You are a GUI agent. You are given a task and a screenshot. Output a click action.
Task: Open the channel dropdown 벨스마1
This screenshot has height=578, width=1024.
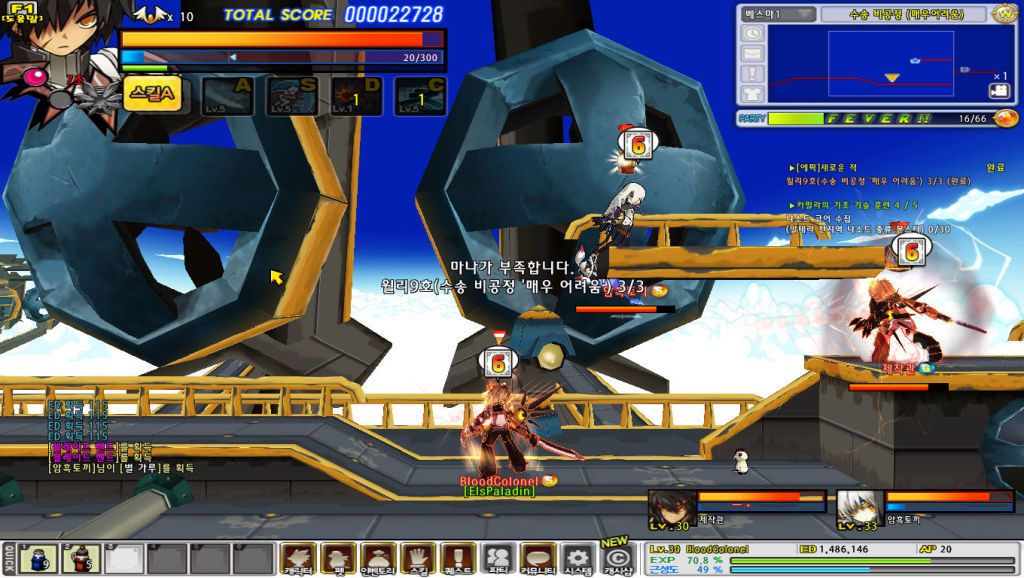pos(777,14)
